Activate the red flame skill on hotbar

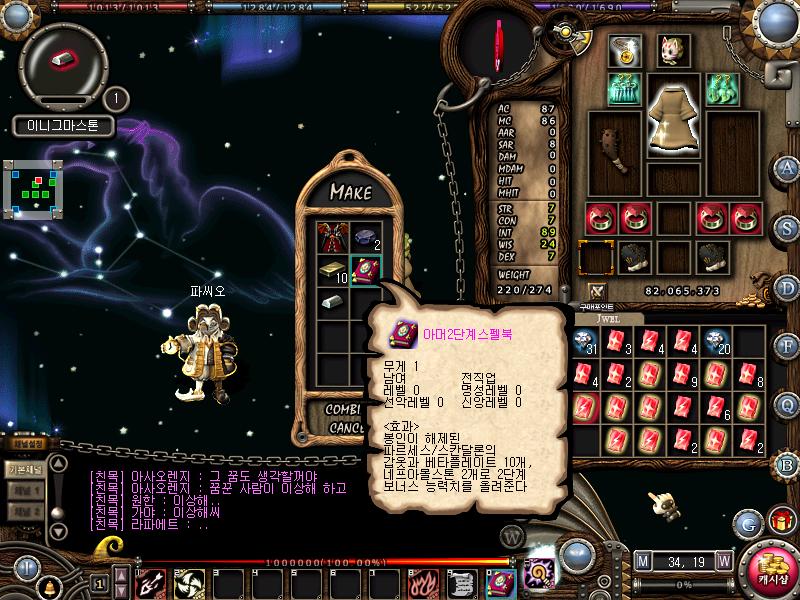coord(420,583)
